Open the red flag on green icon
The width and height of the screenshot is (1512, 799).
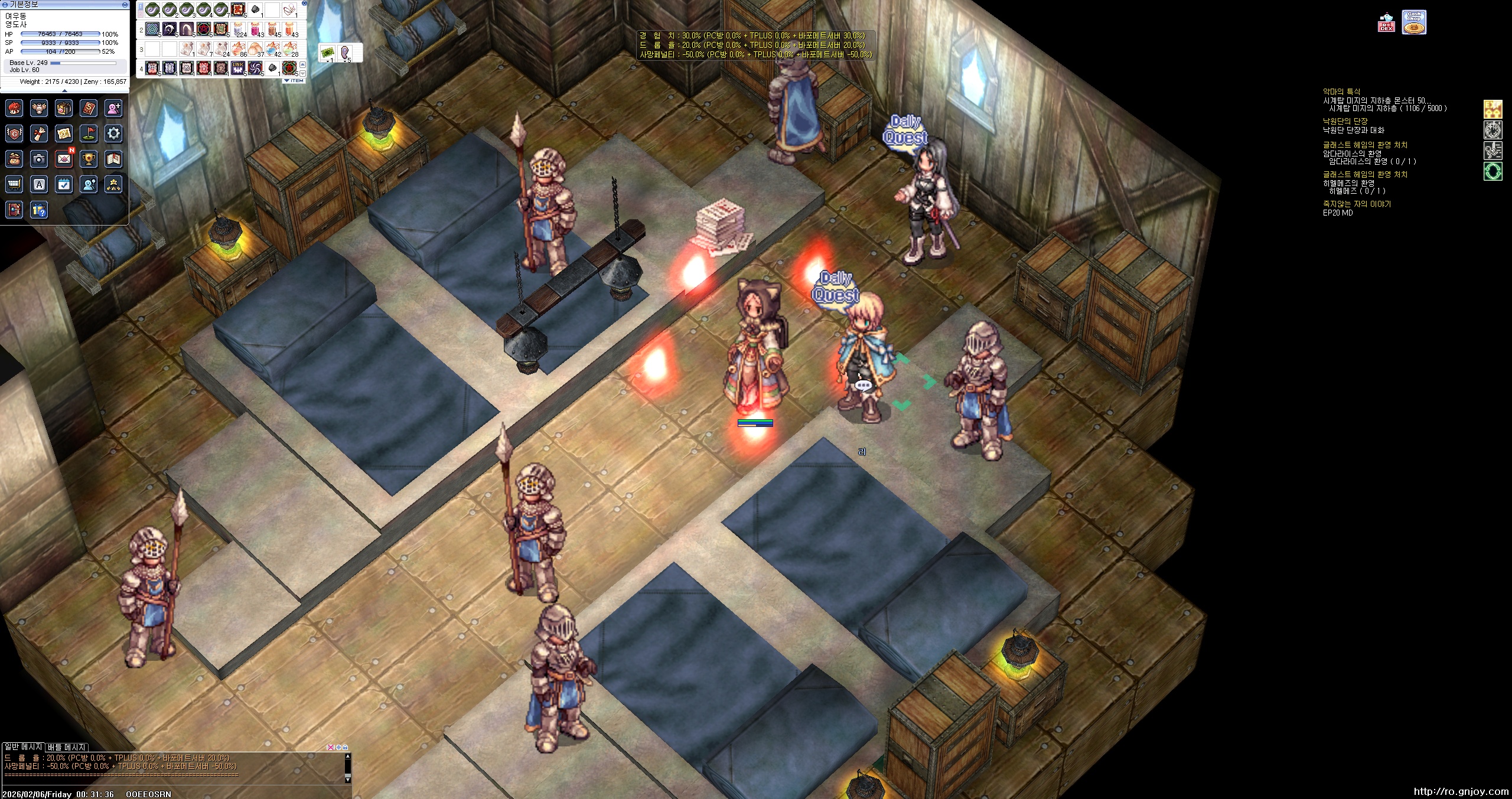pos(89,133)
